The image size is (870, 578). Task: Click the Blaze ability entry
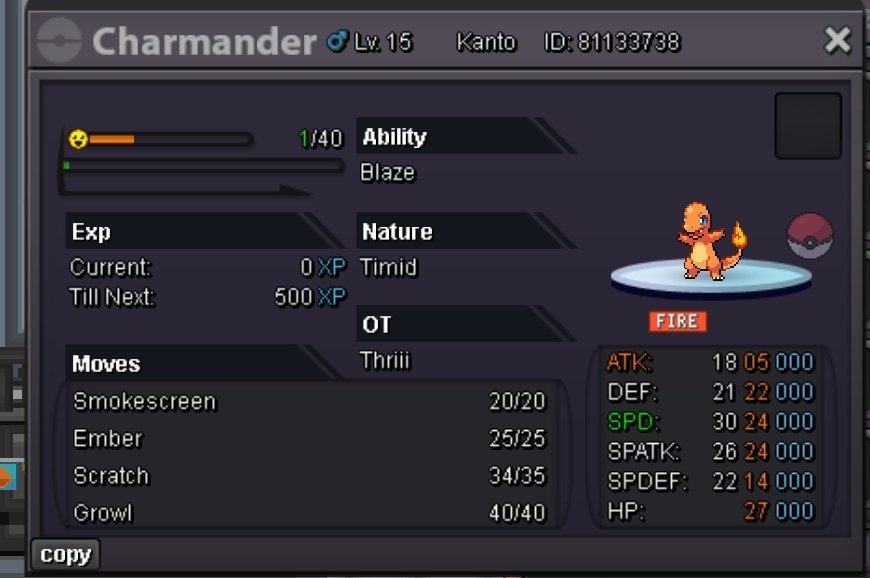pos(388,173)
